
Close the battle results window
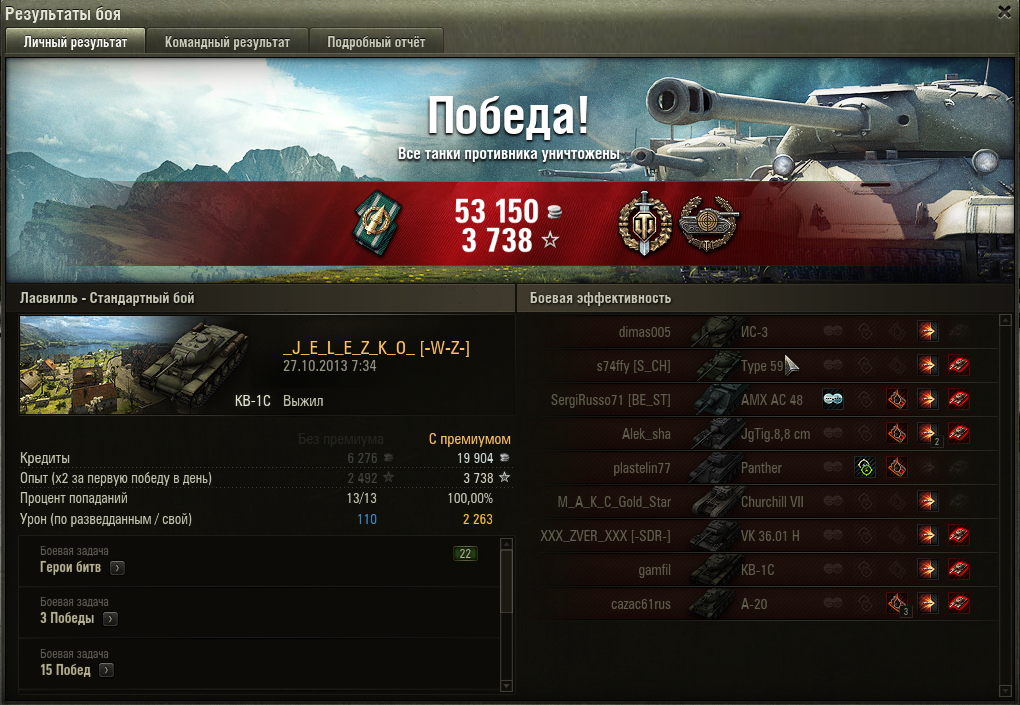click(x=1004, y=11)
